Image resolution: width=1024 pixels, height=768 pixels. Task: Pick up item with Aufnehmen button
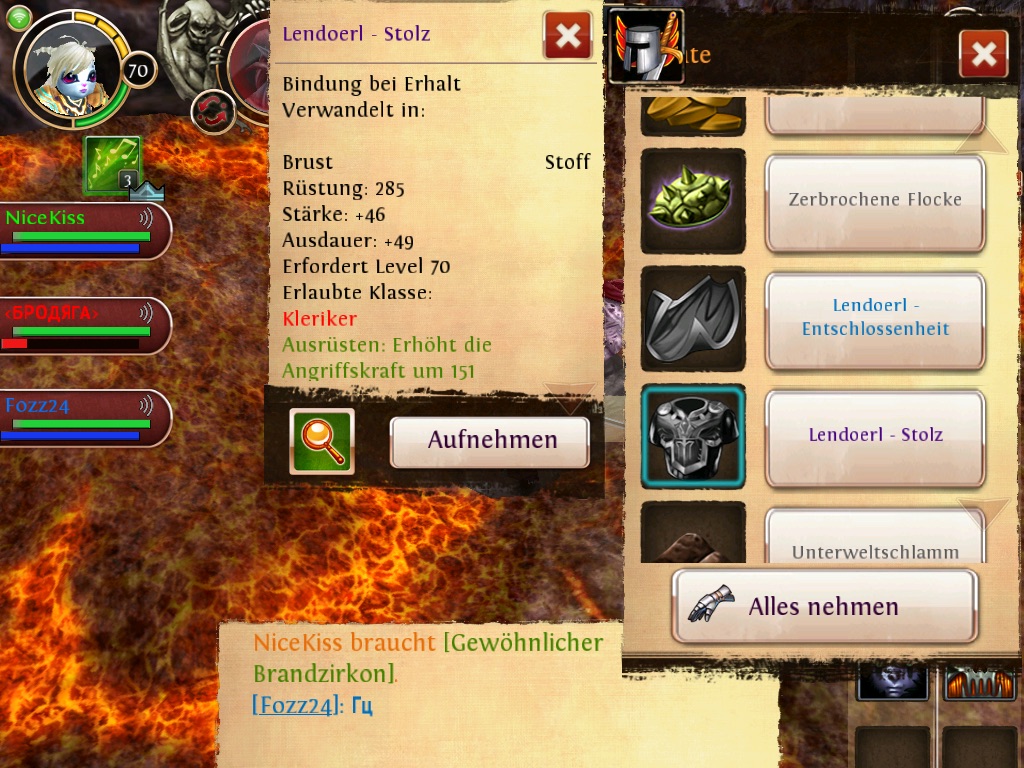tap(489, 441)
